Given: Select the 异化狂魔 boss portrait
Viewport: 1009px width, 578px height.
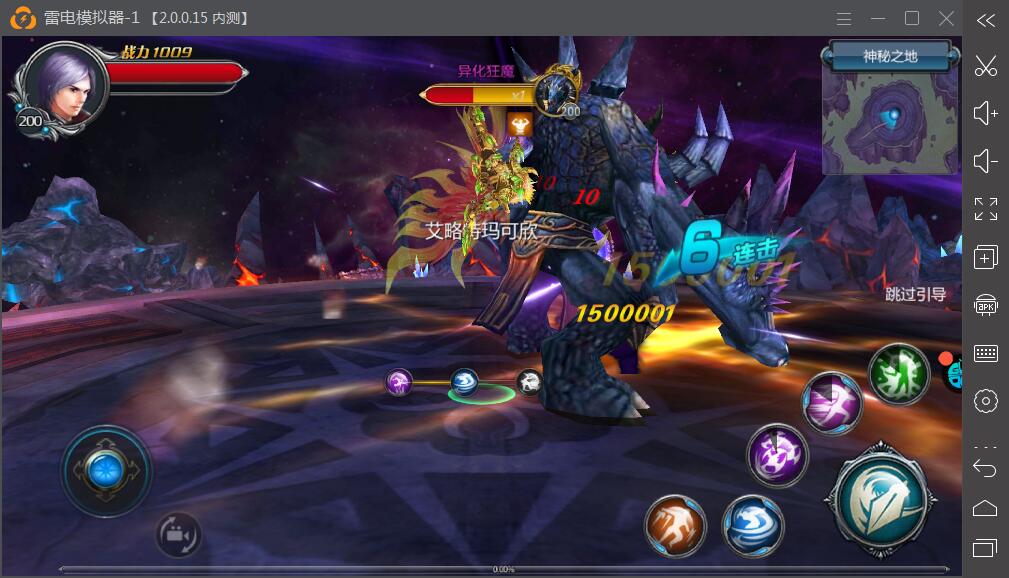Looking at the screenshot, I should tap(554, 92).
